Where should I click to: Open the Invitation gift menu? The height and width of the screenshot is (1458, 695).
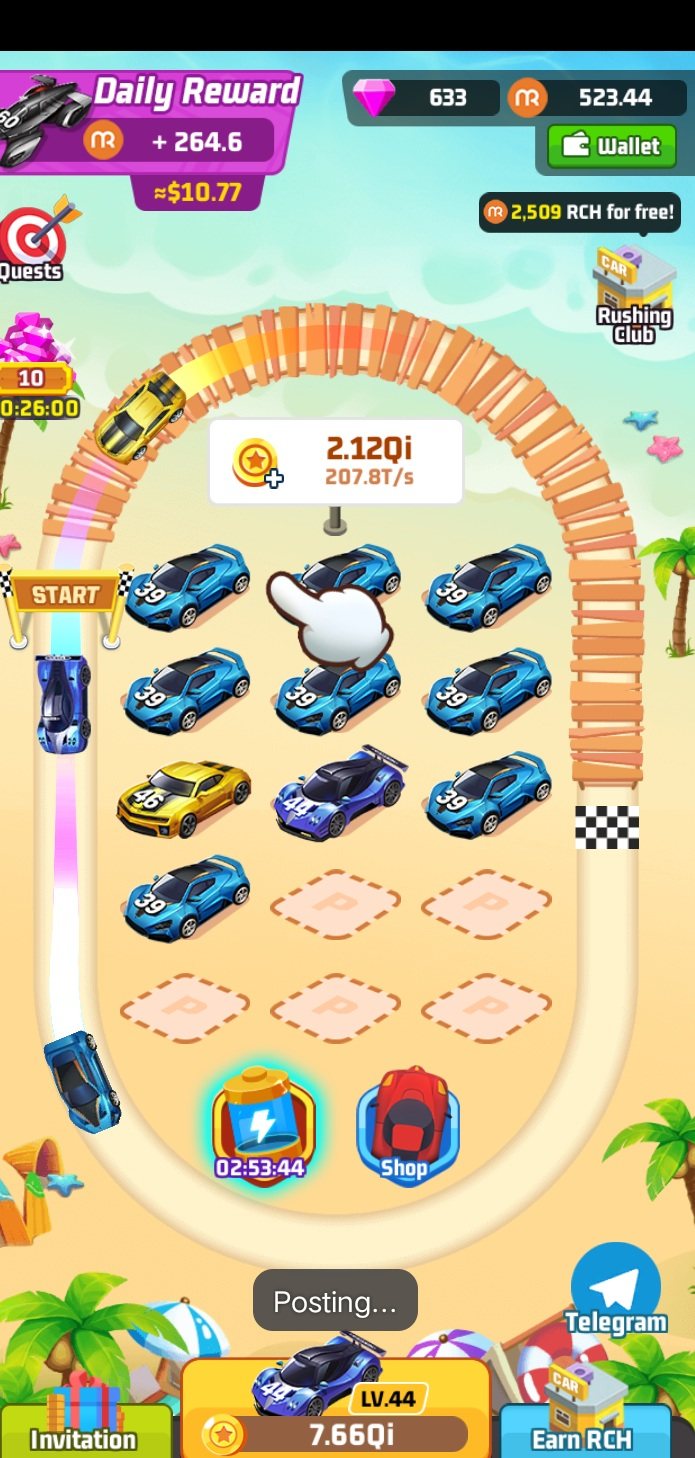(x=84, y=1425)
